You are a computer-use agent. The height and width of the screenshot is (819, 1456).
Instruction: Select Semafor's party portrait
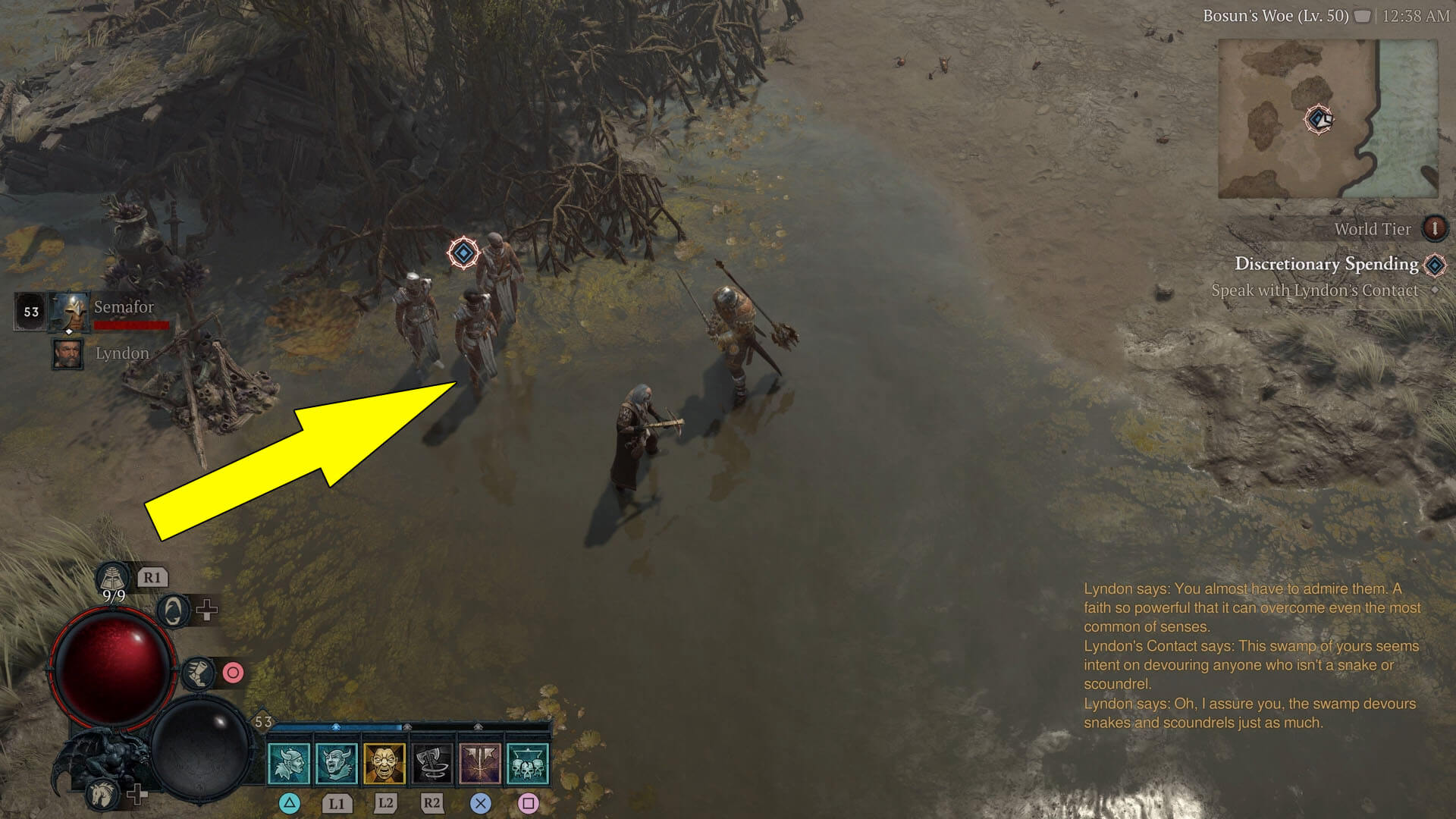pos(68,311)
